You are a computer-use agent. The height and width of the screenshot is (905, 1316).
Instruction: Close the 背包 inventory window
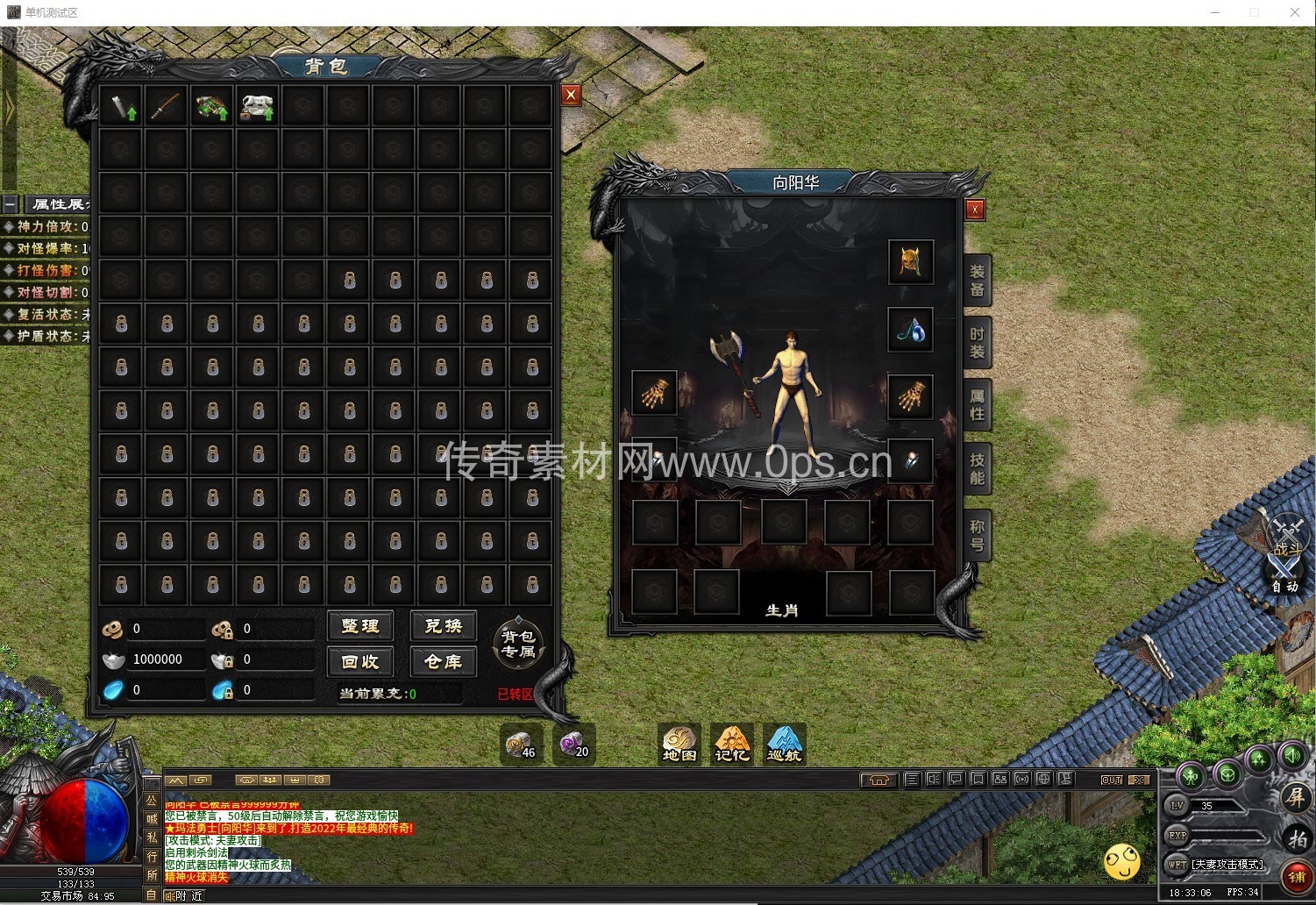tap(571, 95)
